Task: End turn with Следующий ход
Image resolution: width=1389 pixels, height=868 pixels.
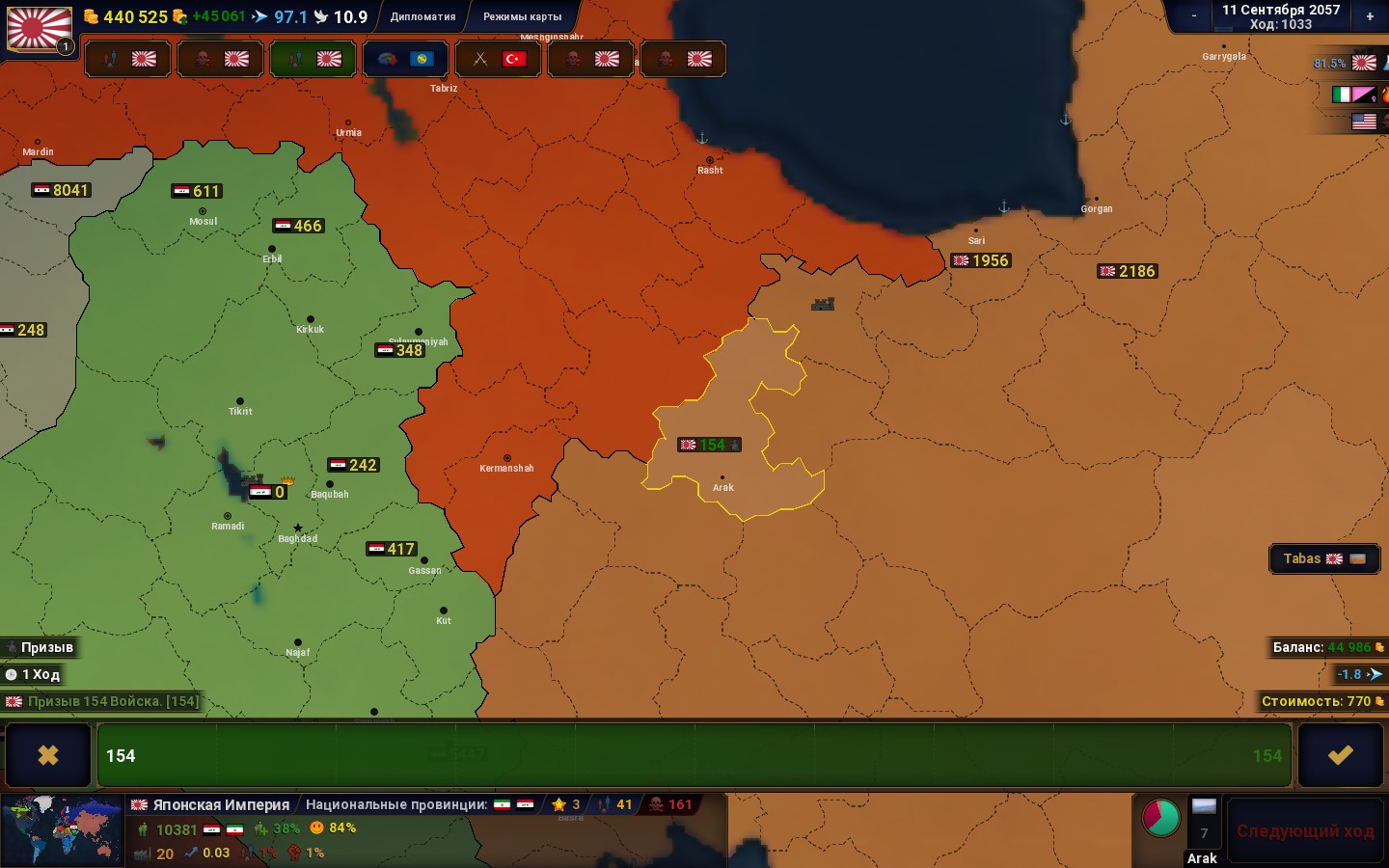Action: coord(1304,831)
